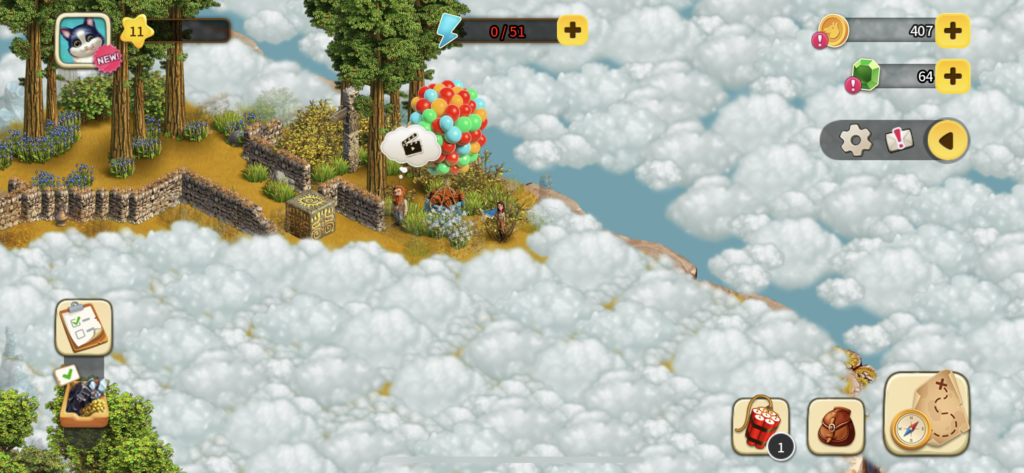Tap the film clapperboard thought bubble
The image size is (1024, 473).
click(411, 146)
